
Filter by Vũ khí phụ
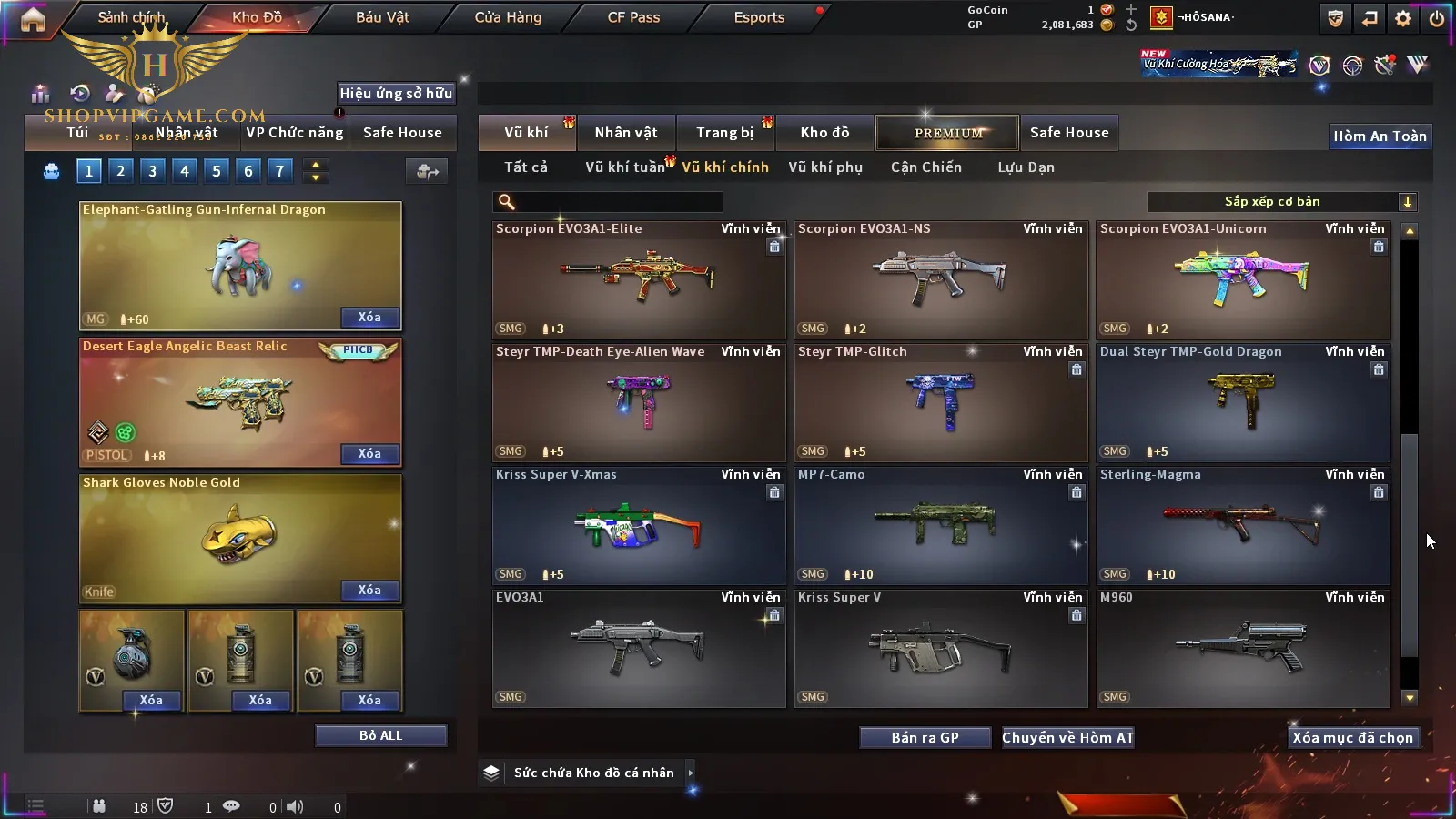tap(825, 167)
